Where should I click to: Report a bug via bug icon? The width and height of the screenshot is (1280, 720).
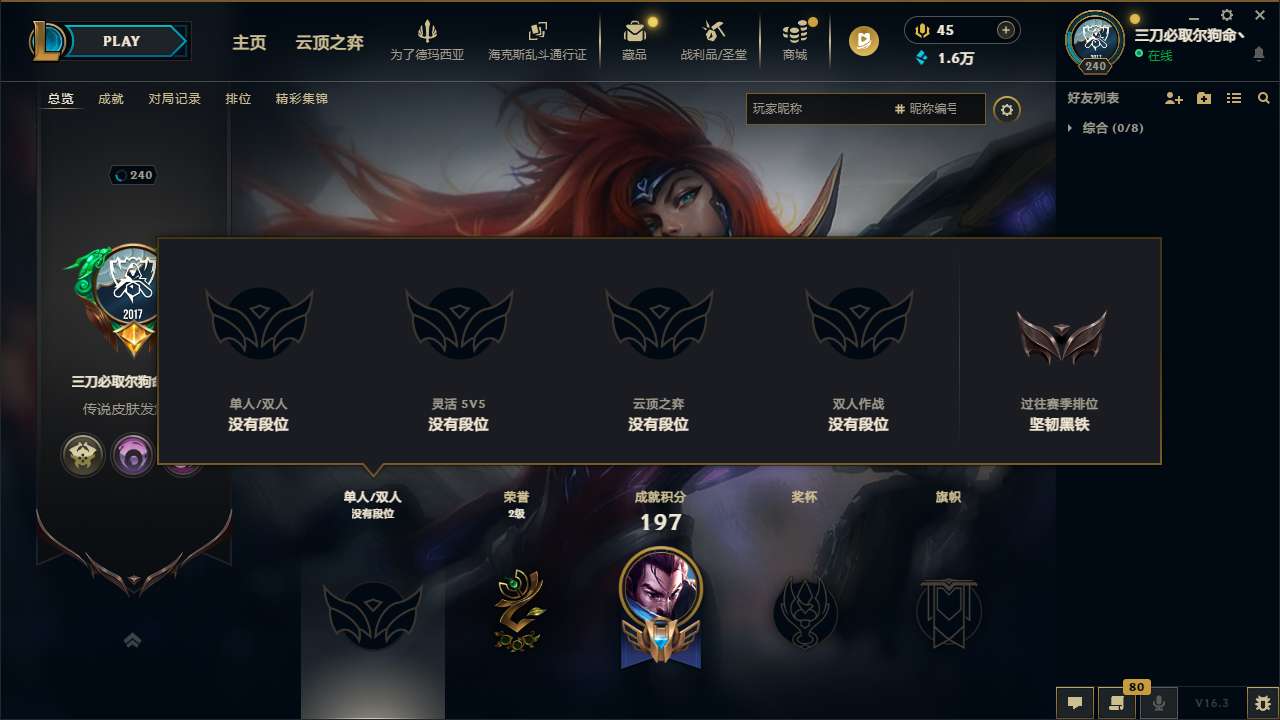(1259, 703)
